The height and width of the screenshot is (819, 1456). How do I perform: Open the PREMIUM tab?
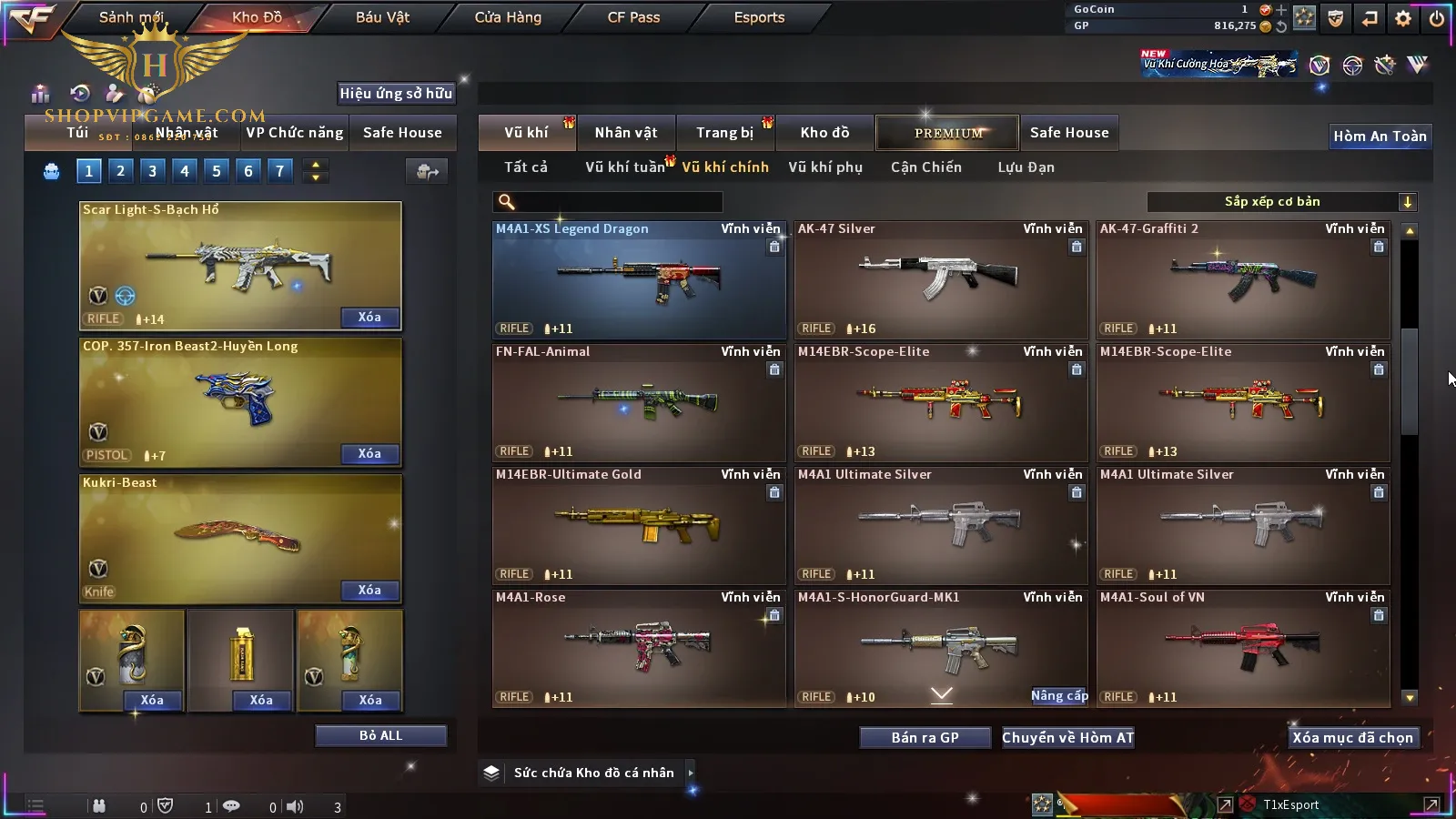pyautogui.click(x=948, y=133)
